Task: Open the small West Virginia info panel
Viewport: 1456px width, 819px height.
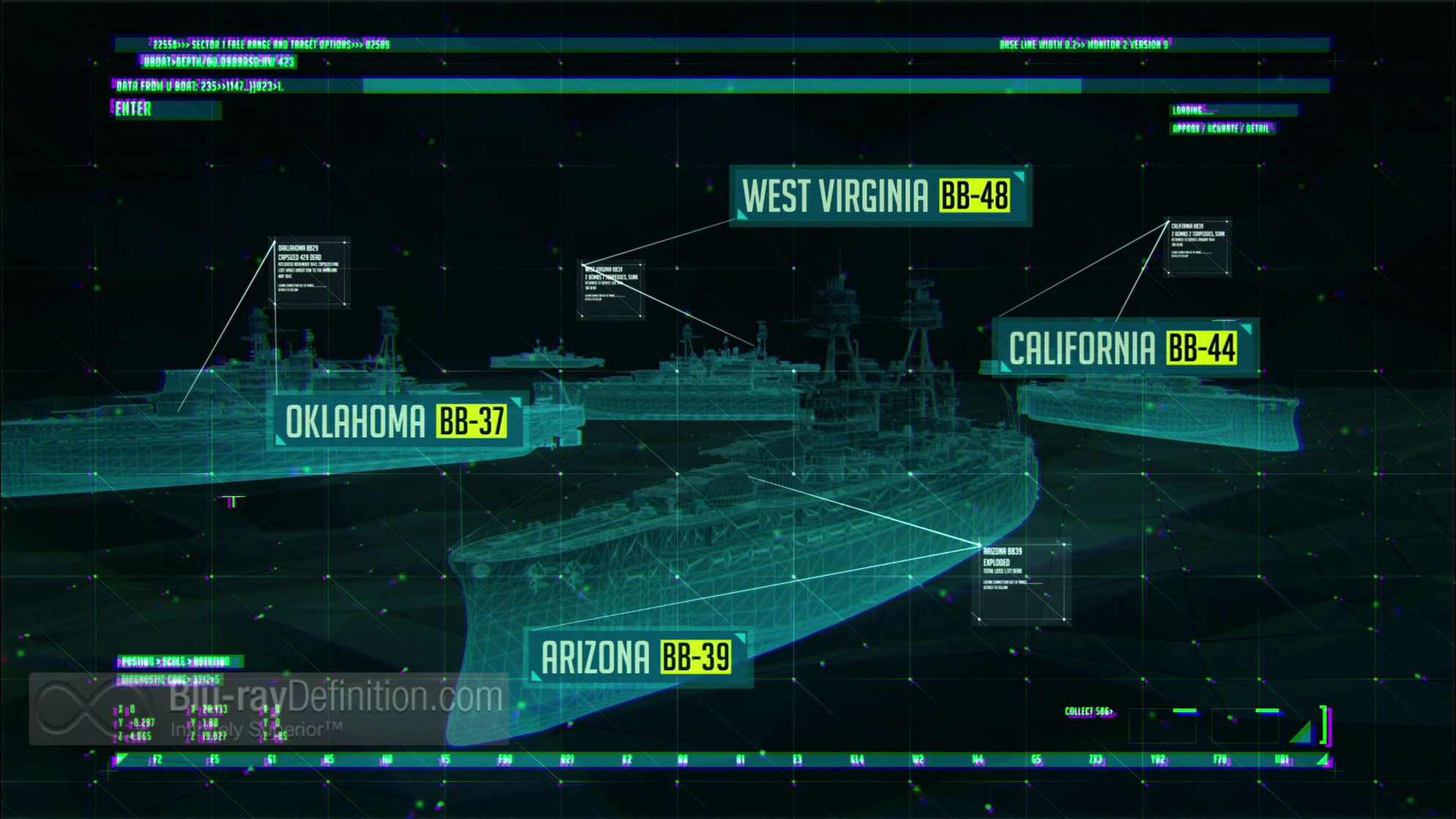Action: point(612,291)
